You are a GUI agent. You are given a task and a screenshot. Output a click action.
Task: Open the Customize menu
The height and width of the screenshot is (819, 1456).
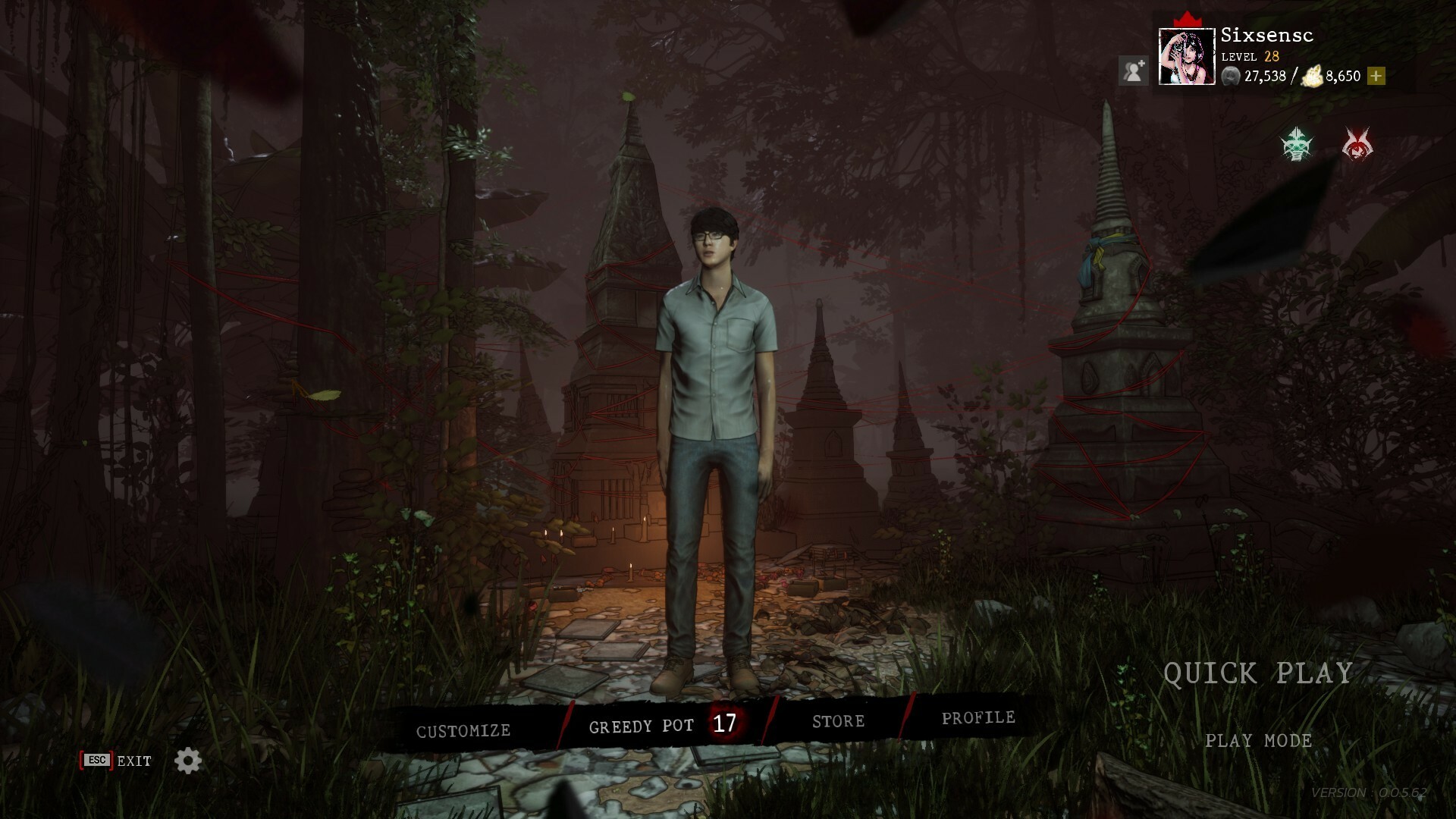pyautogui.click(x=463, y=730)
